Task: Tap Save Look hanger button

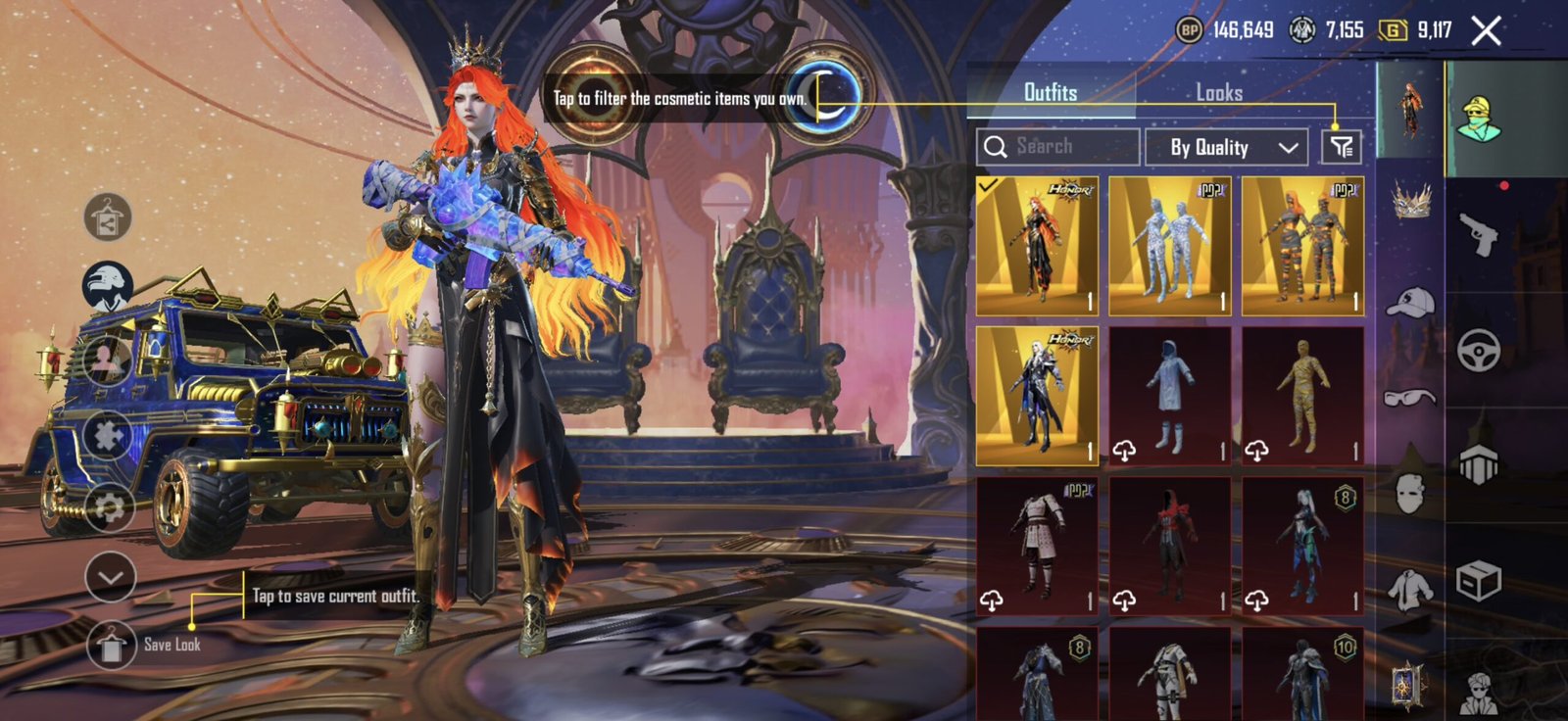Action: click(111, 645)
